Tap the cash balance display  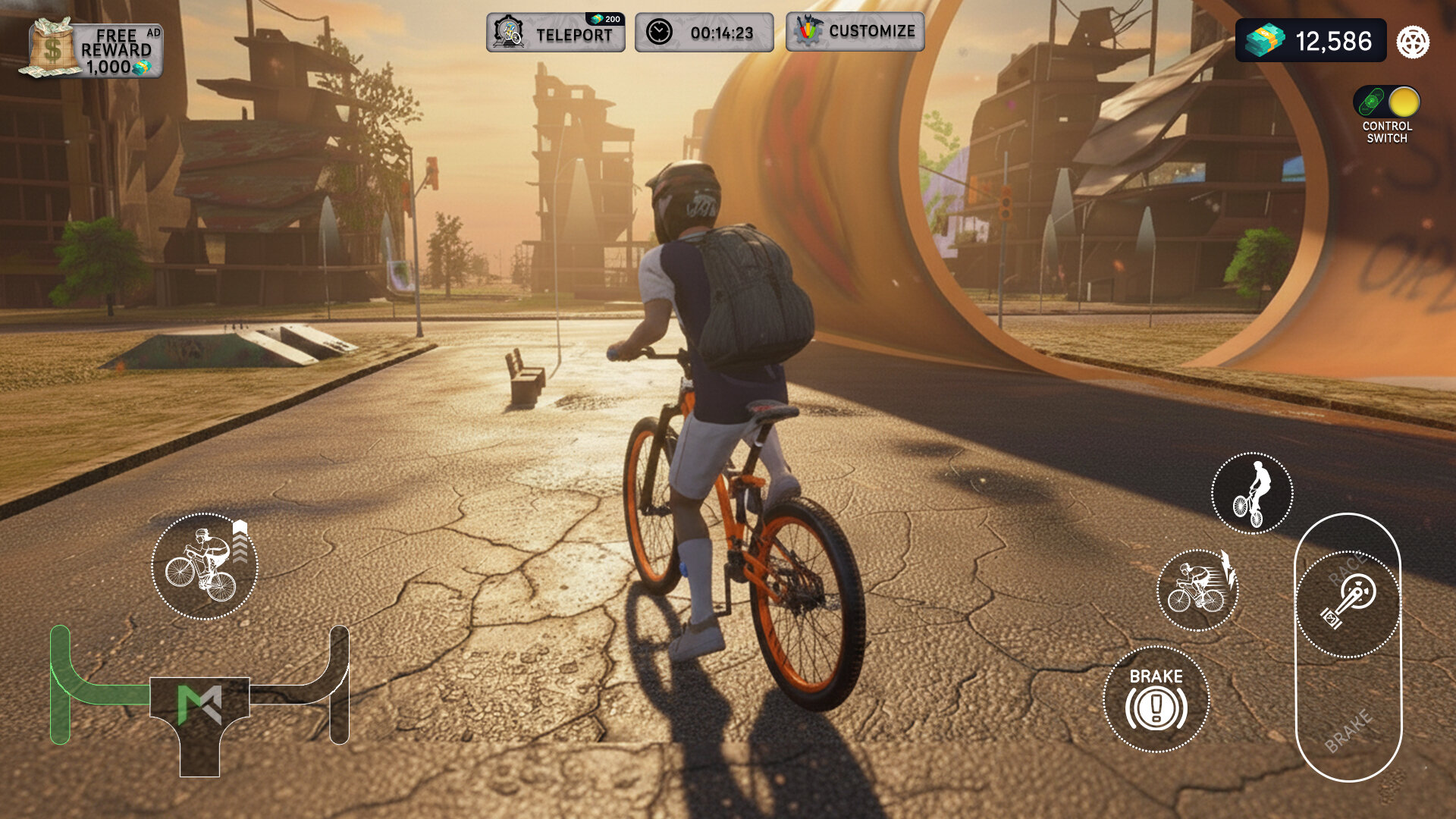pos(1310,41)
